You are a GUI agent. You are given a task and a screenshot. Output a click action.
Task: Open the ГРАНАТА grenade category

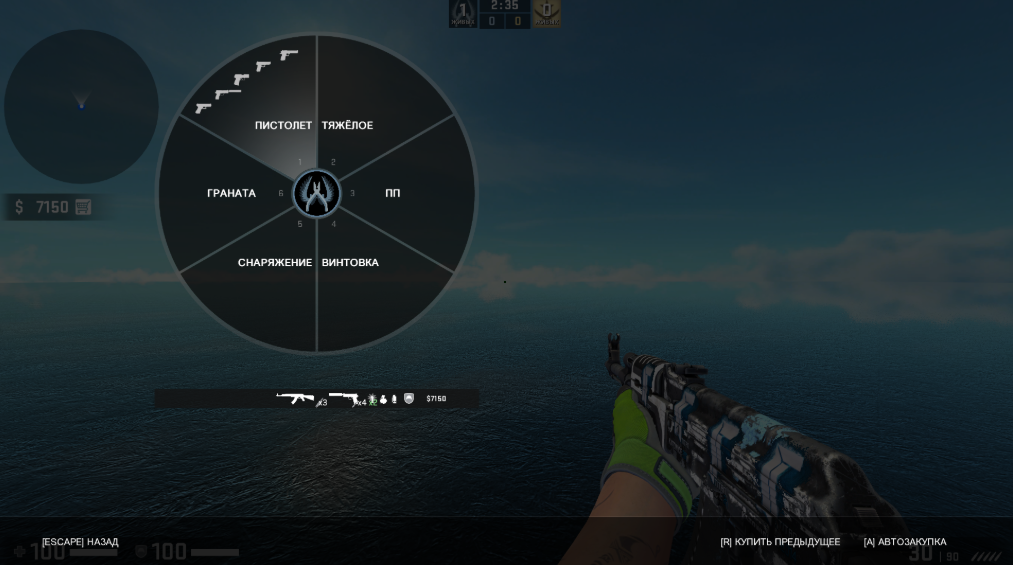coord(231,193)
